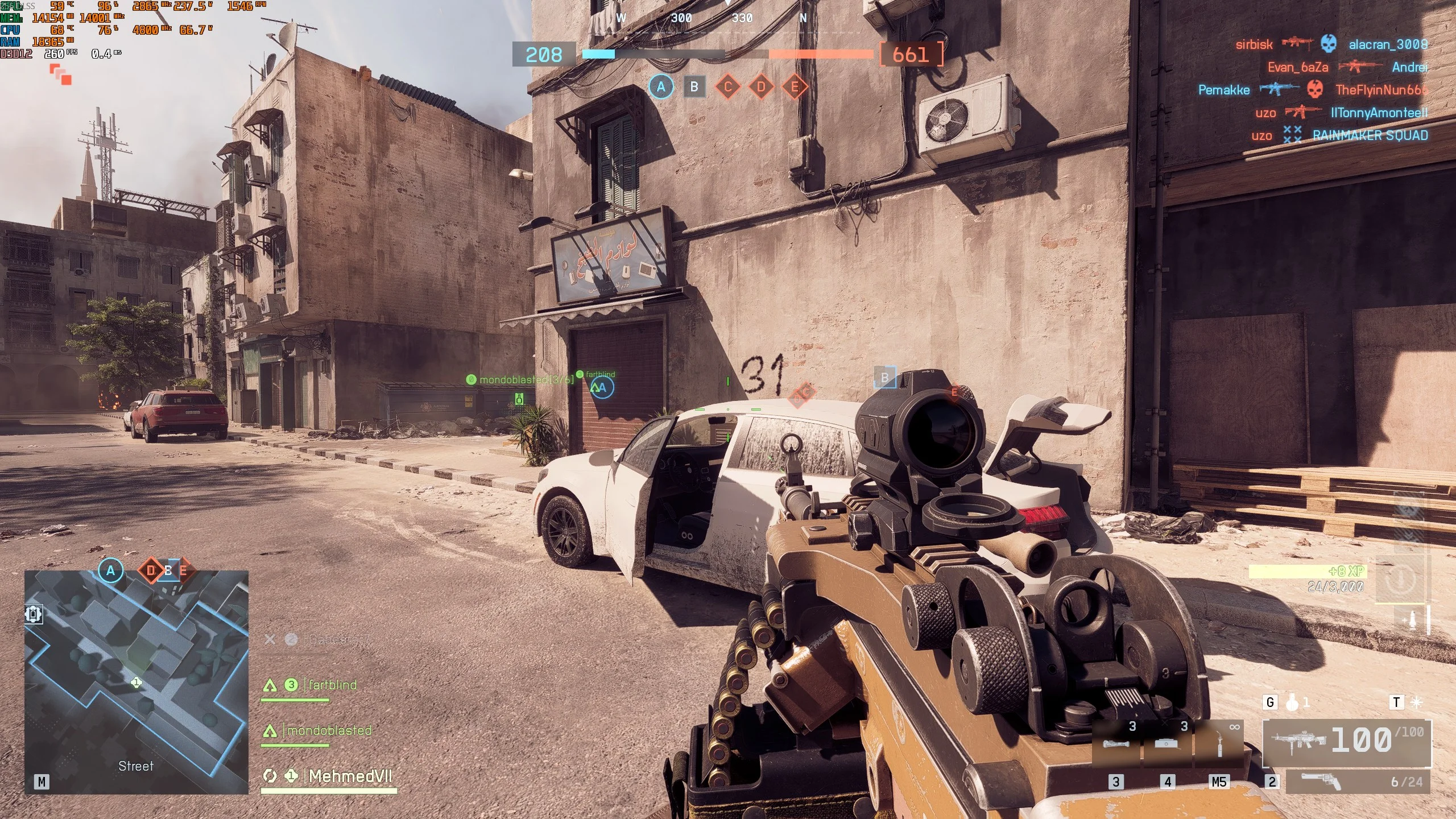This screenshot has height=819, width=1456.
Task: Click objective B flag in the score header
Action: (x=694, y=87)
